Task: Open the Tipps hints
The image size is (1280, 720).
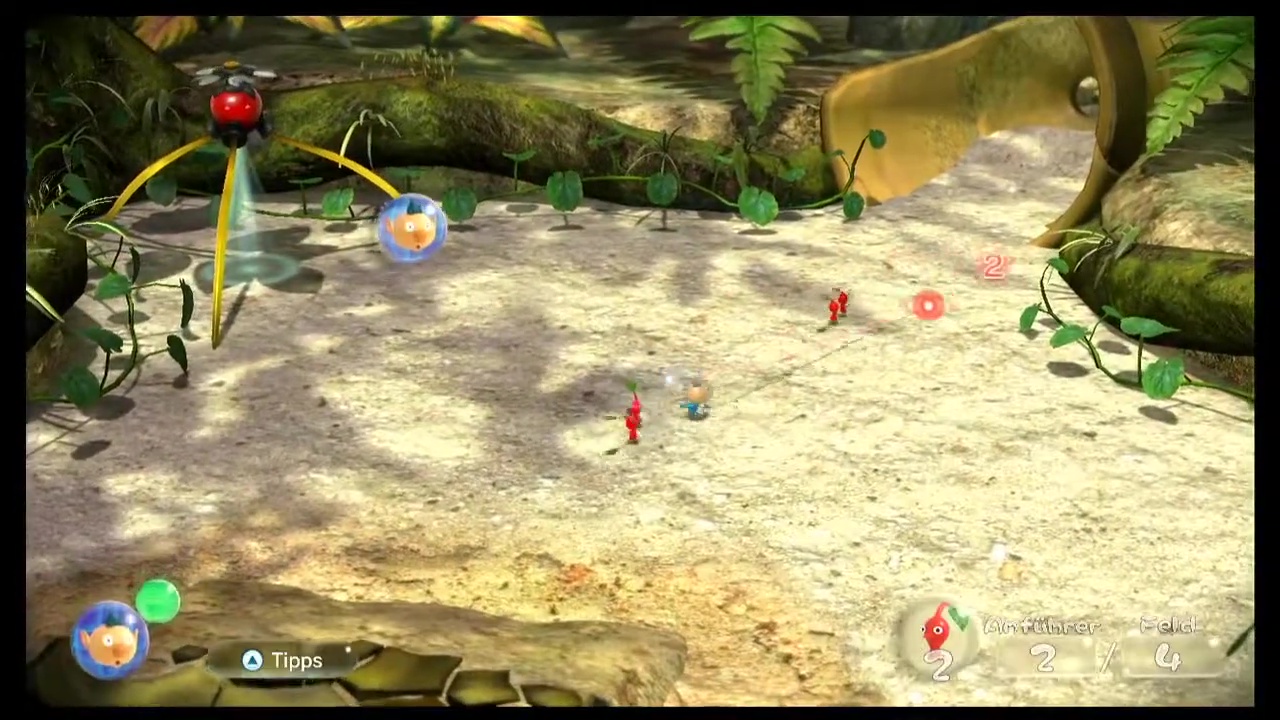Action: click(283, 660)
